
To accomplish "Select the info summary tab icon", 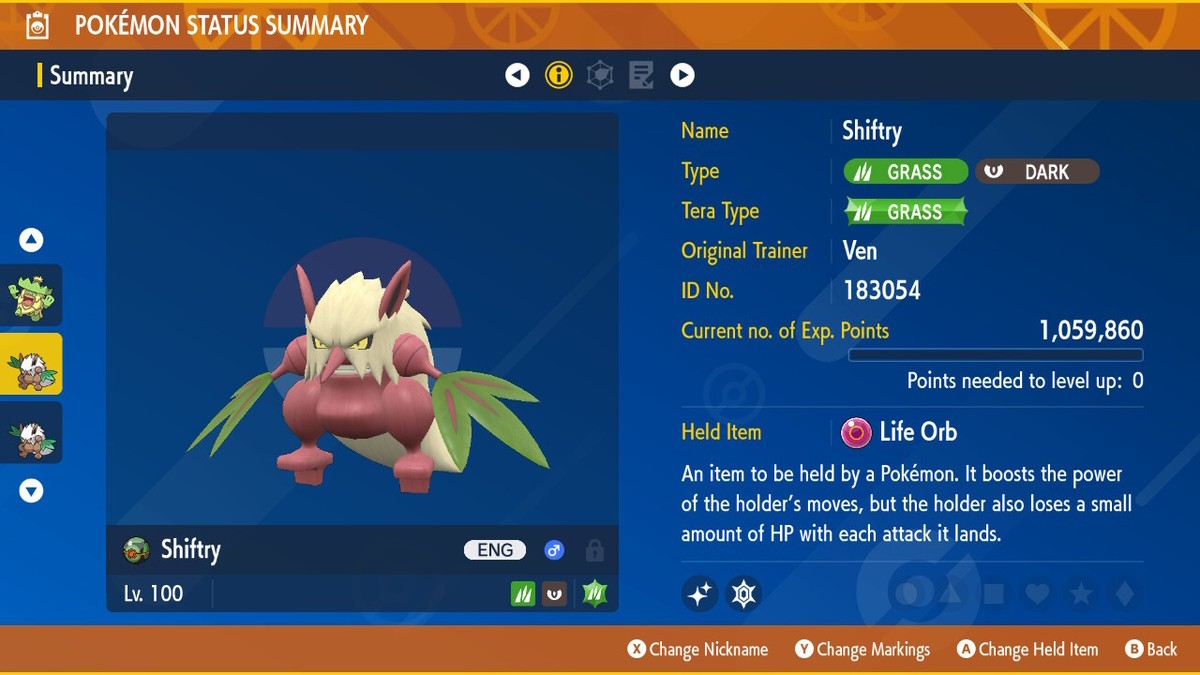I will [559, 75].
